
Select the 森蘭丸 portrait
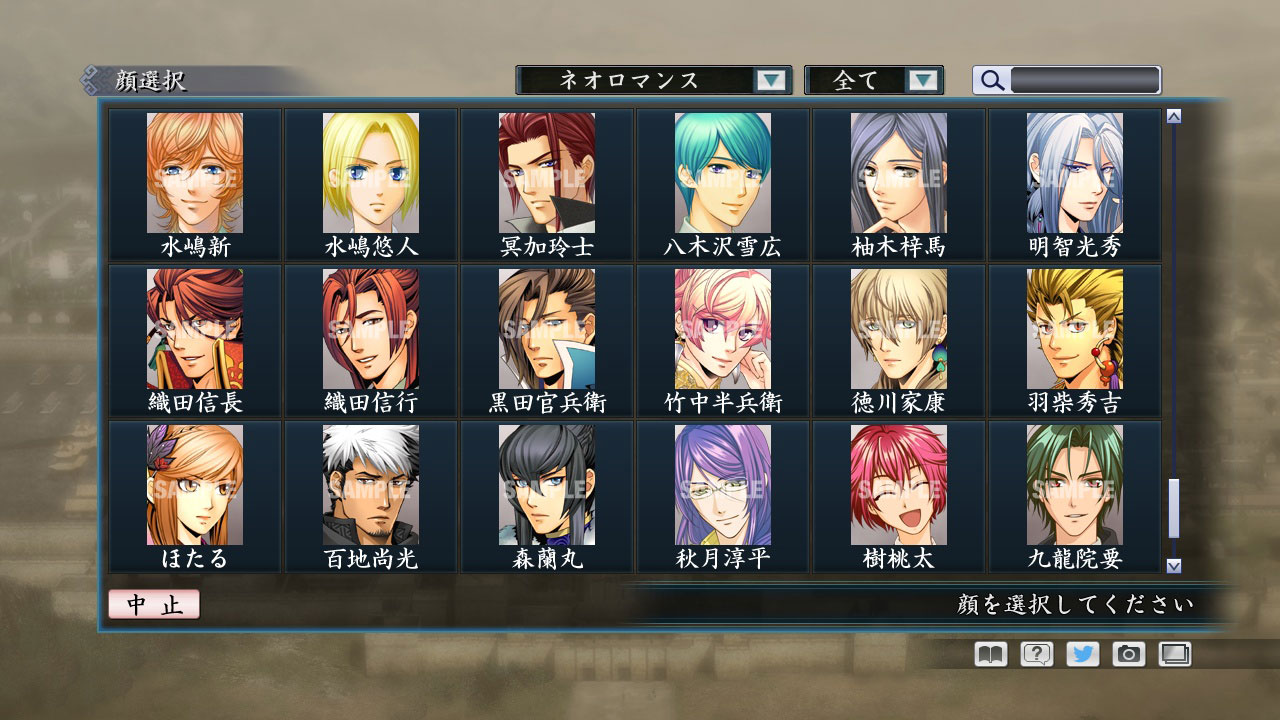coord(545,485)
